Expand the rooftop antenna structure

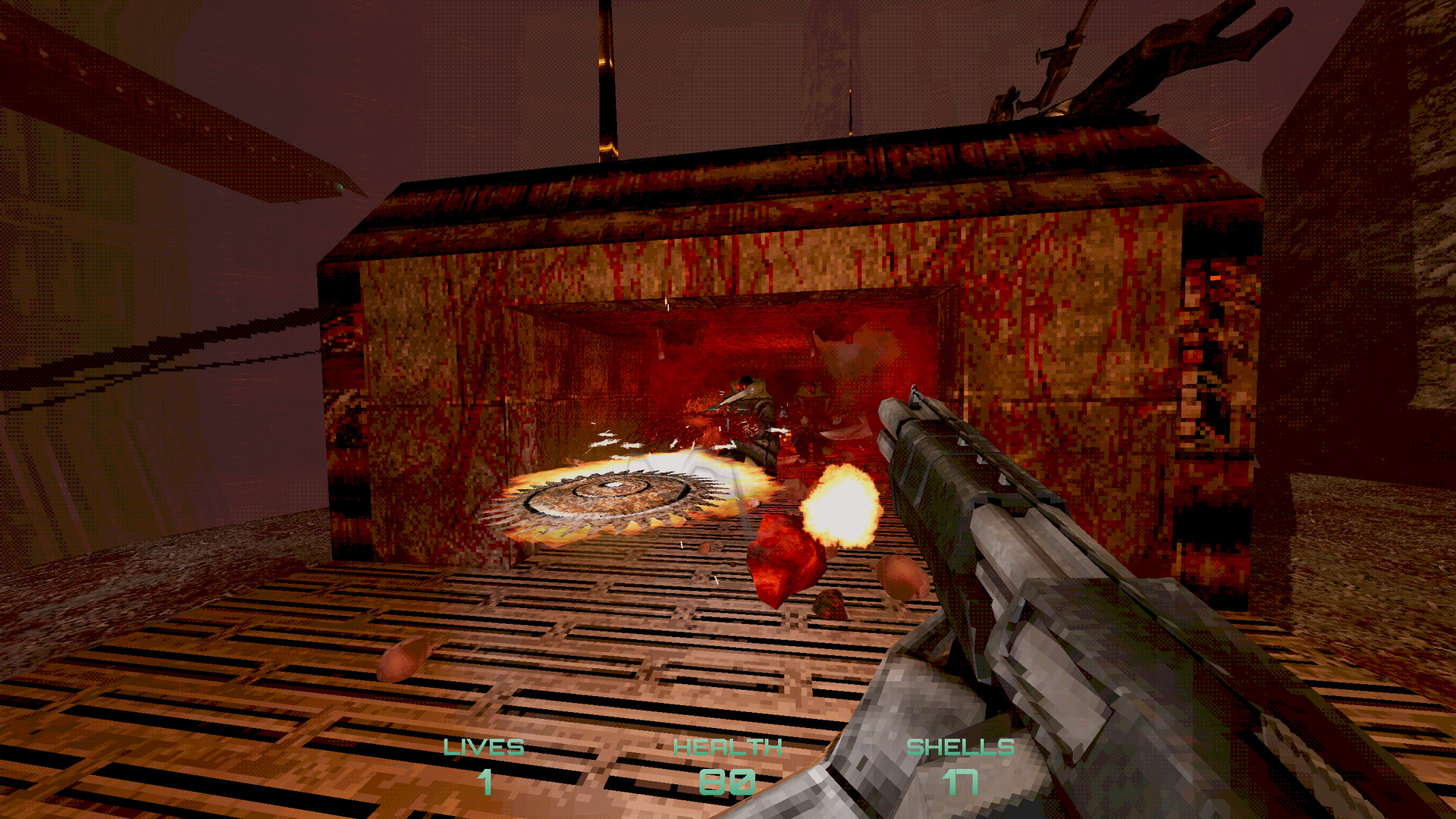[607, 83]
